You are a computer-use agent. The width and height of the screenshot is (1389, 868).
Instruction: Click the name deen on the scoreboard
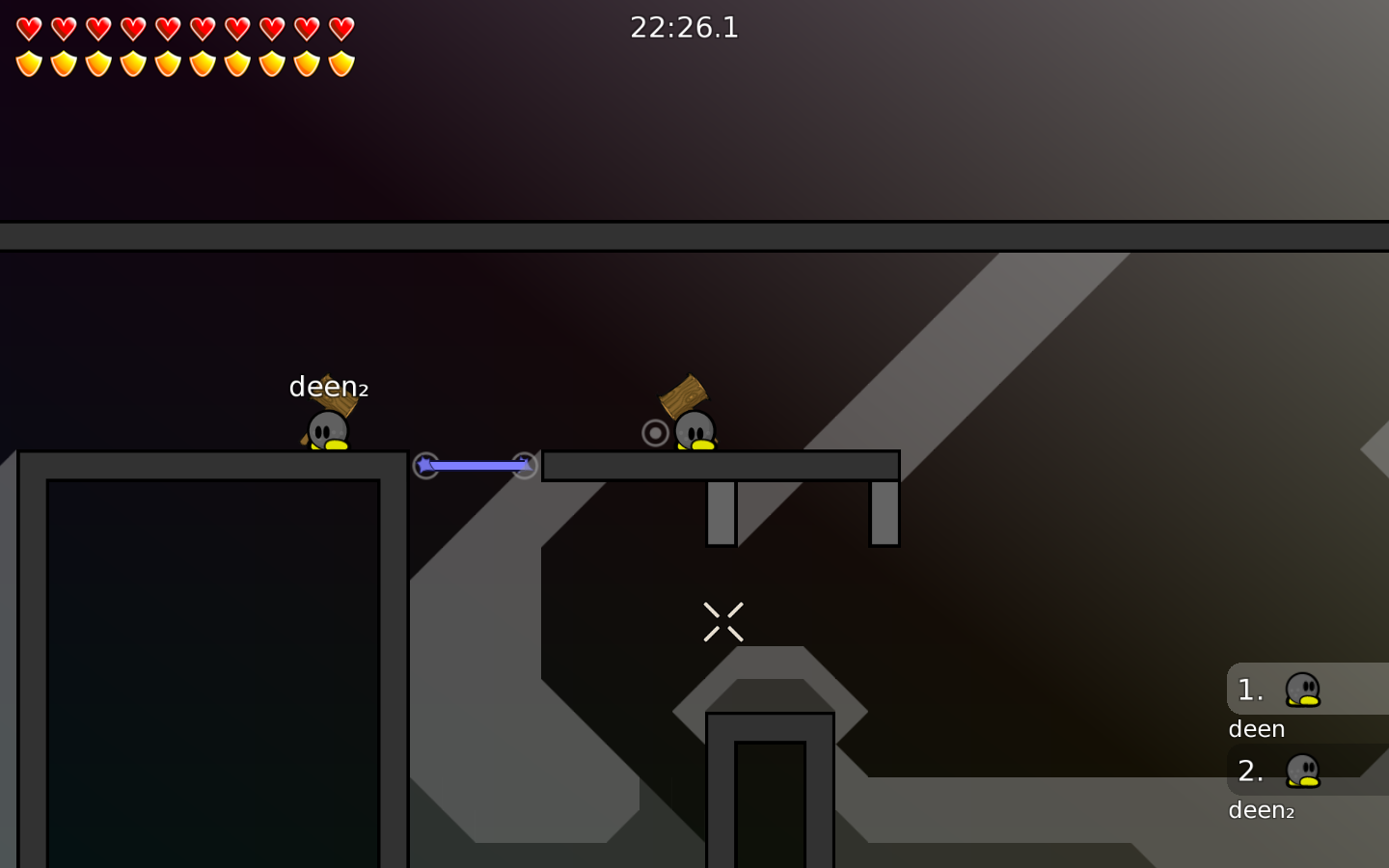1256,728
